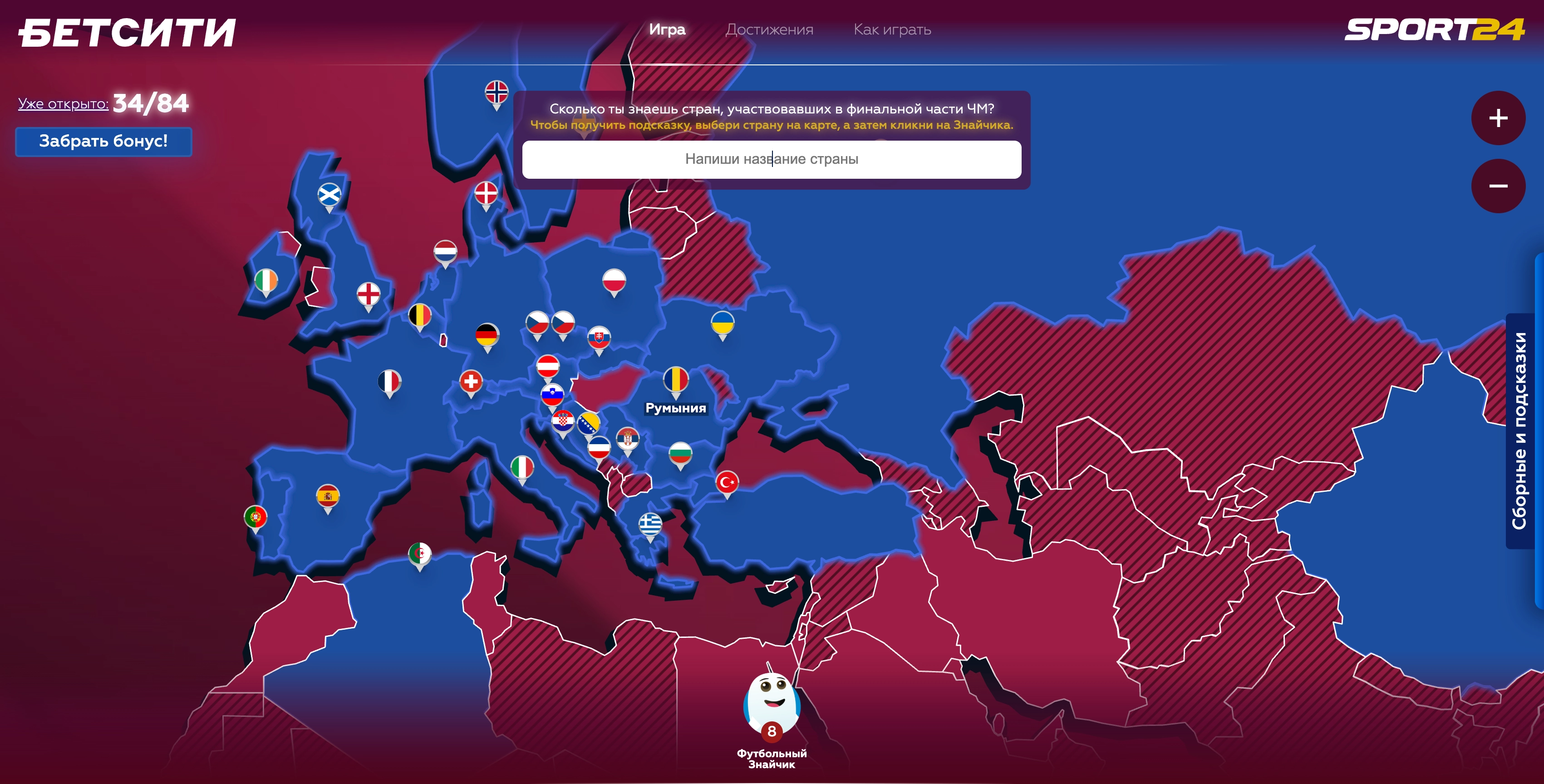This screenshot has width=1544, height=784.
Task: Select the Norway flag marker
Action: click(x=497, y=92)
